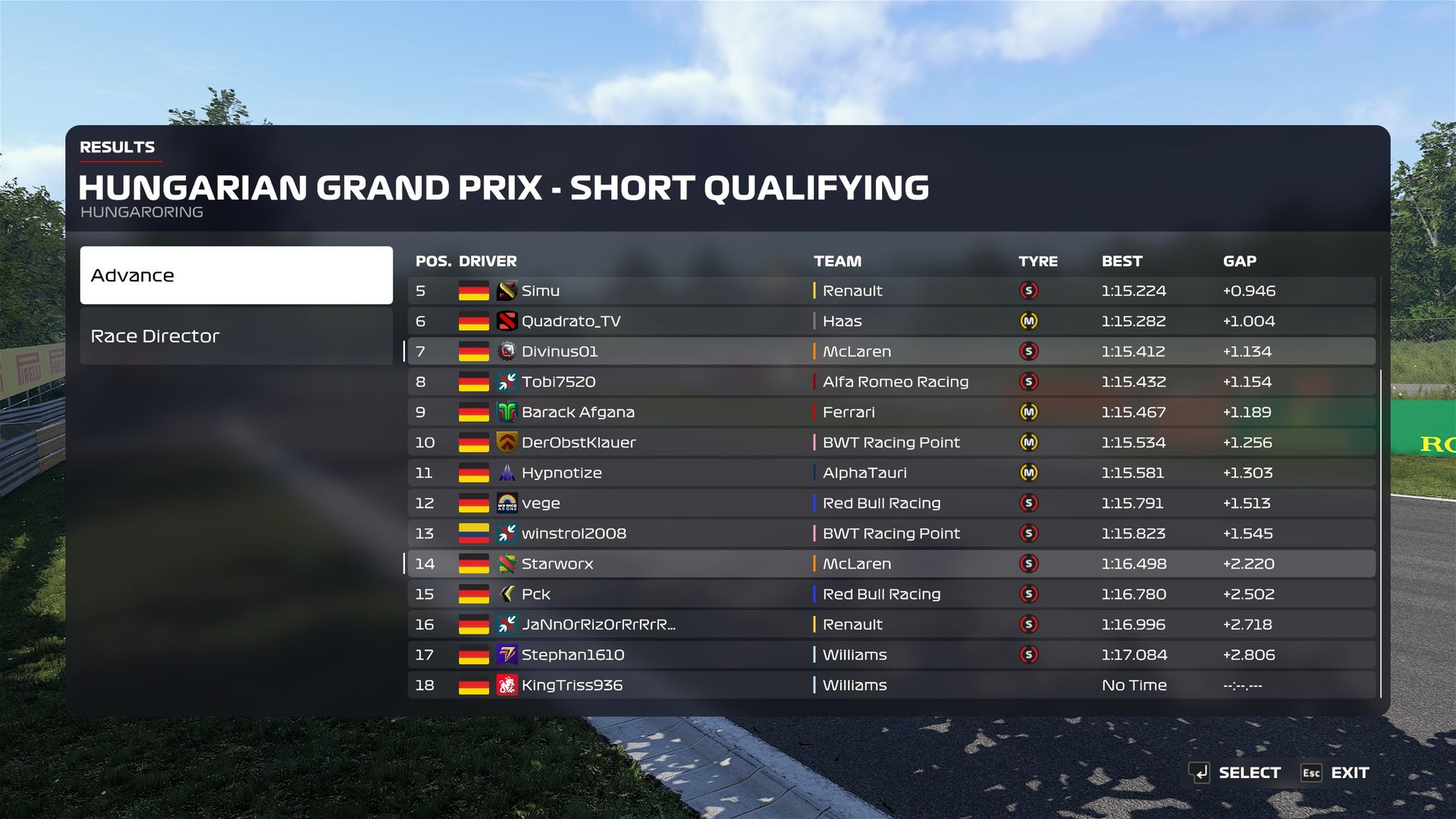The image size is (1456, 819).
Task: Click Stephan1610's result row
Action: point(891,654)
